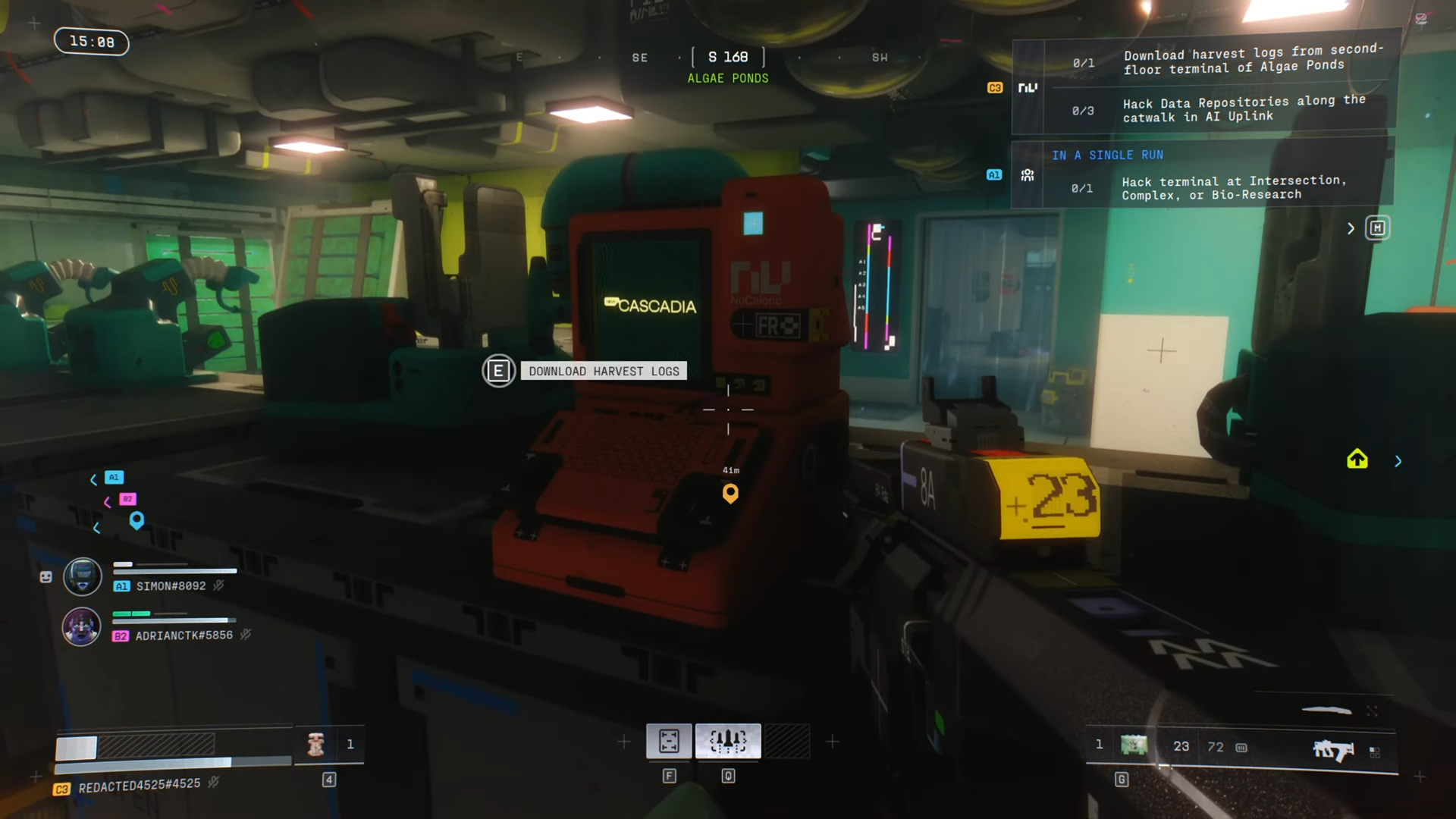The height and width of the screenshot is (819, 1456).
Task: Select the green ammo item slot
Action: (1134, 745)
